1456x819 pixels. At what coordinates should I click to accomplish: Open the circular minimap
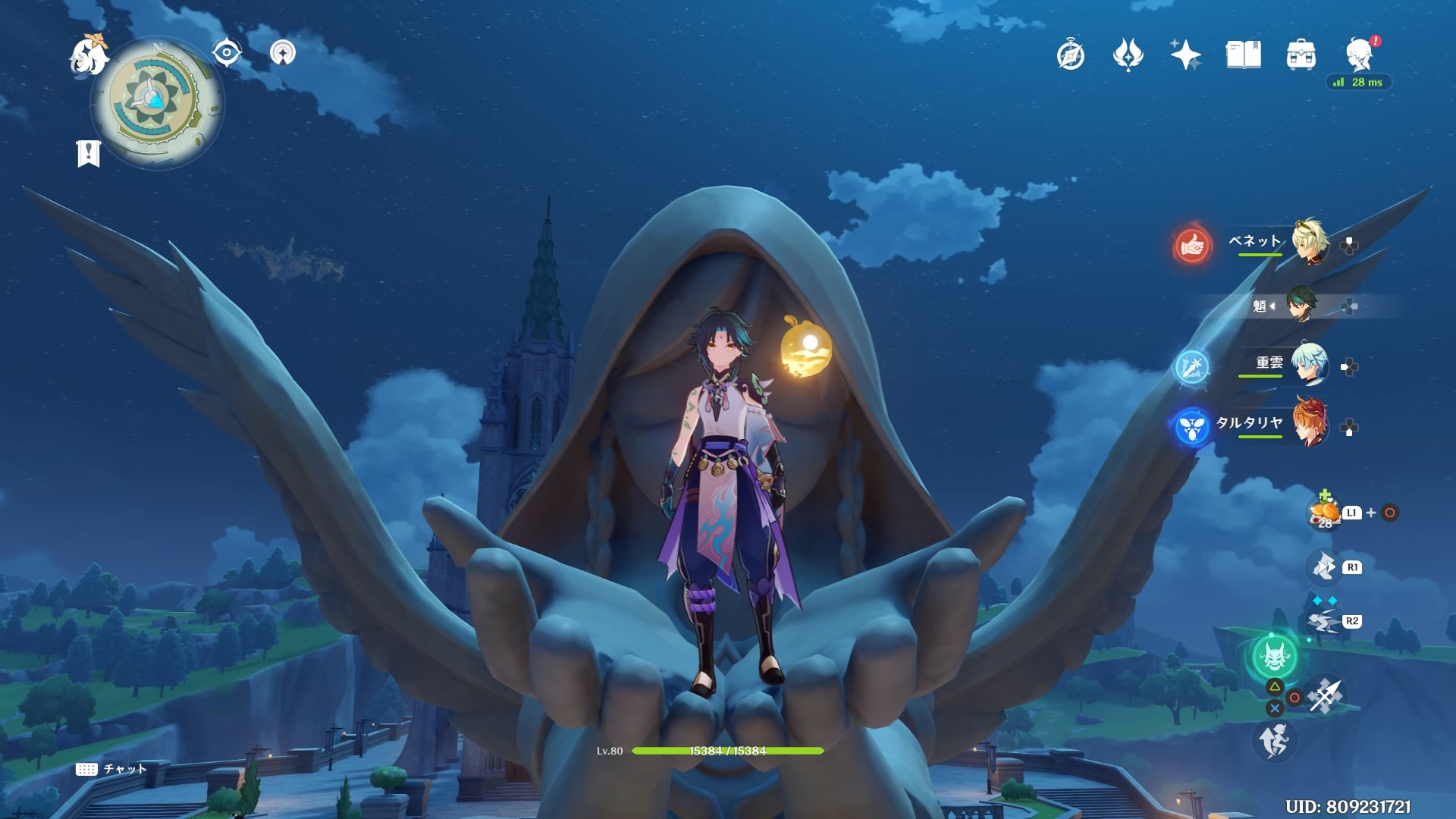click(157, 102)
